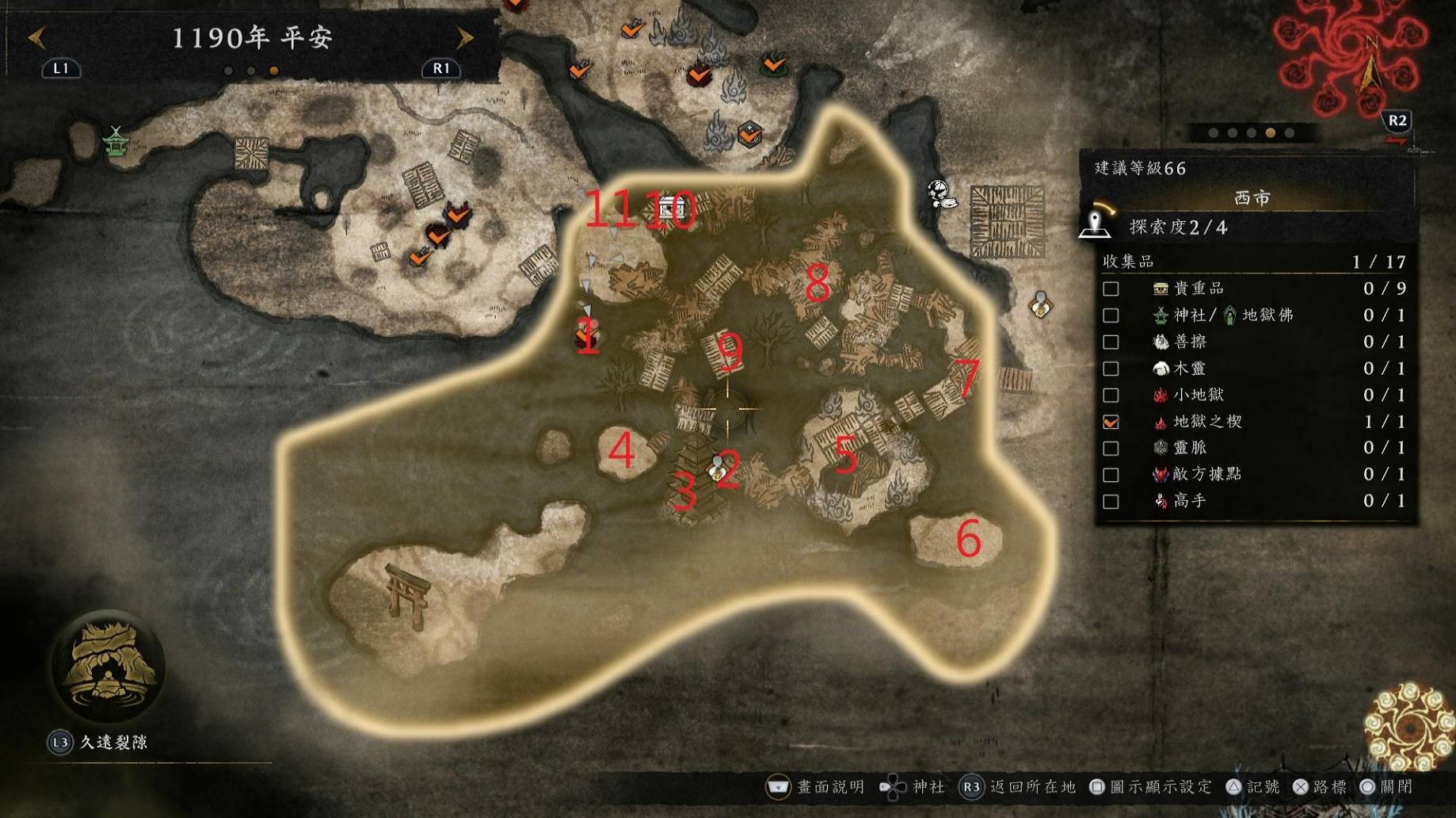Toggle the 貴重品 filter checkbox
The height and width of the screenshot is (818, 1456).
click(1111, 289)
